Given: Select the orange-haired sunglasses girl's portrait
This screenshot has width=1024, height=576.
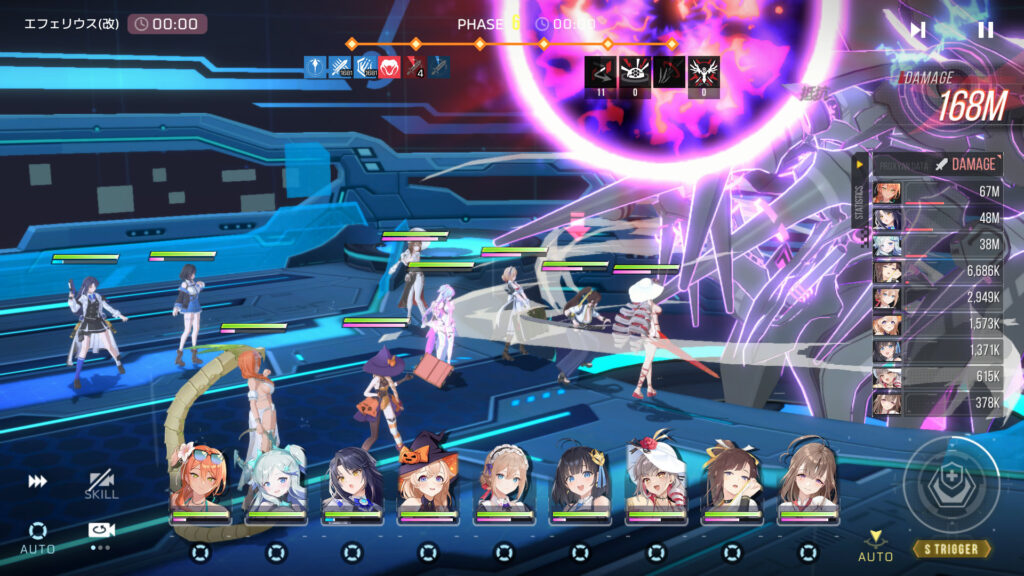Looking at the screenshot, I should click(198, 478).
